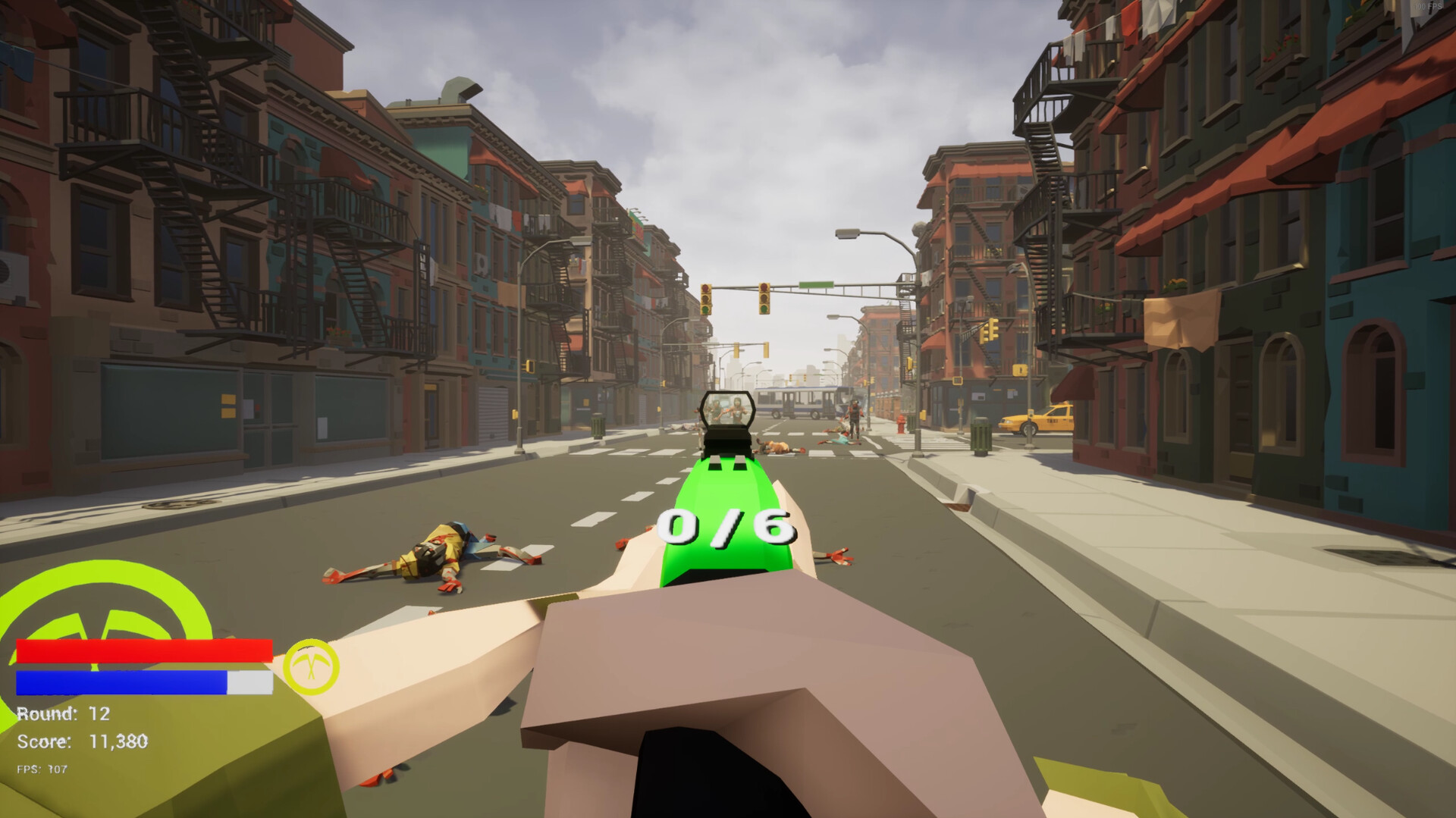Viewport: 1456px width, 818px height.
Task: Click the blue progress bar
Action: tap(121, 682)
